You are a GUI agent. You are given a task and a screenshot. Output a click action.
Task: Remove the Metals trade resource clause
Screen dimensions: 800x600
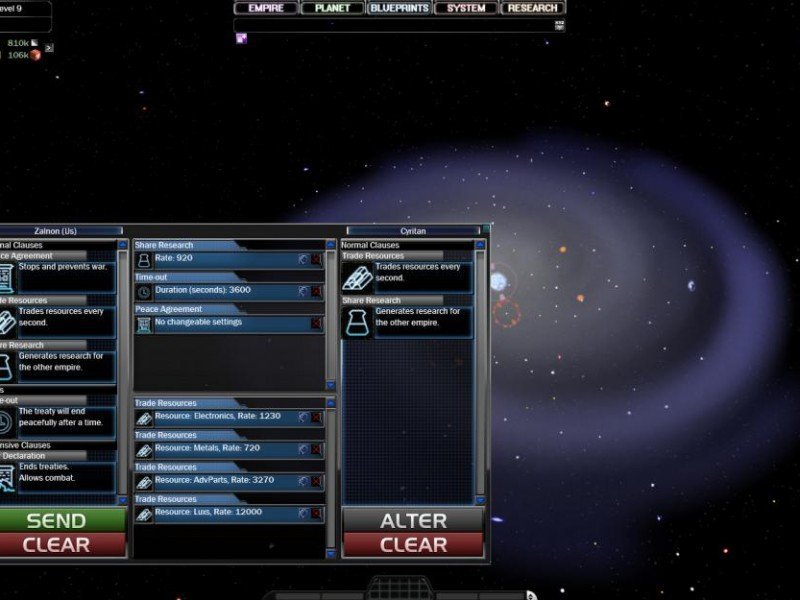pos(317,449)
